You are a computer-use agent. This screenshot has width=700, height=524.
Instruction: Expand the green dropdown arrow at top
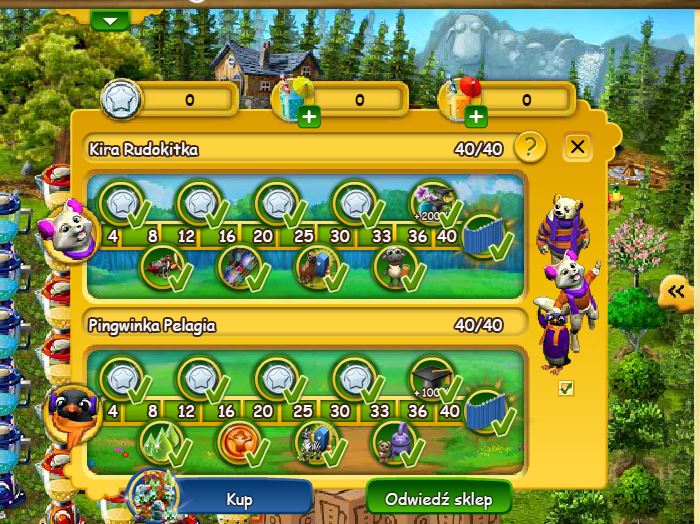[111, 20]
